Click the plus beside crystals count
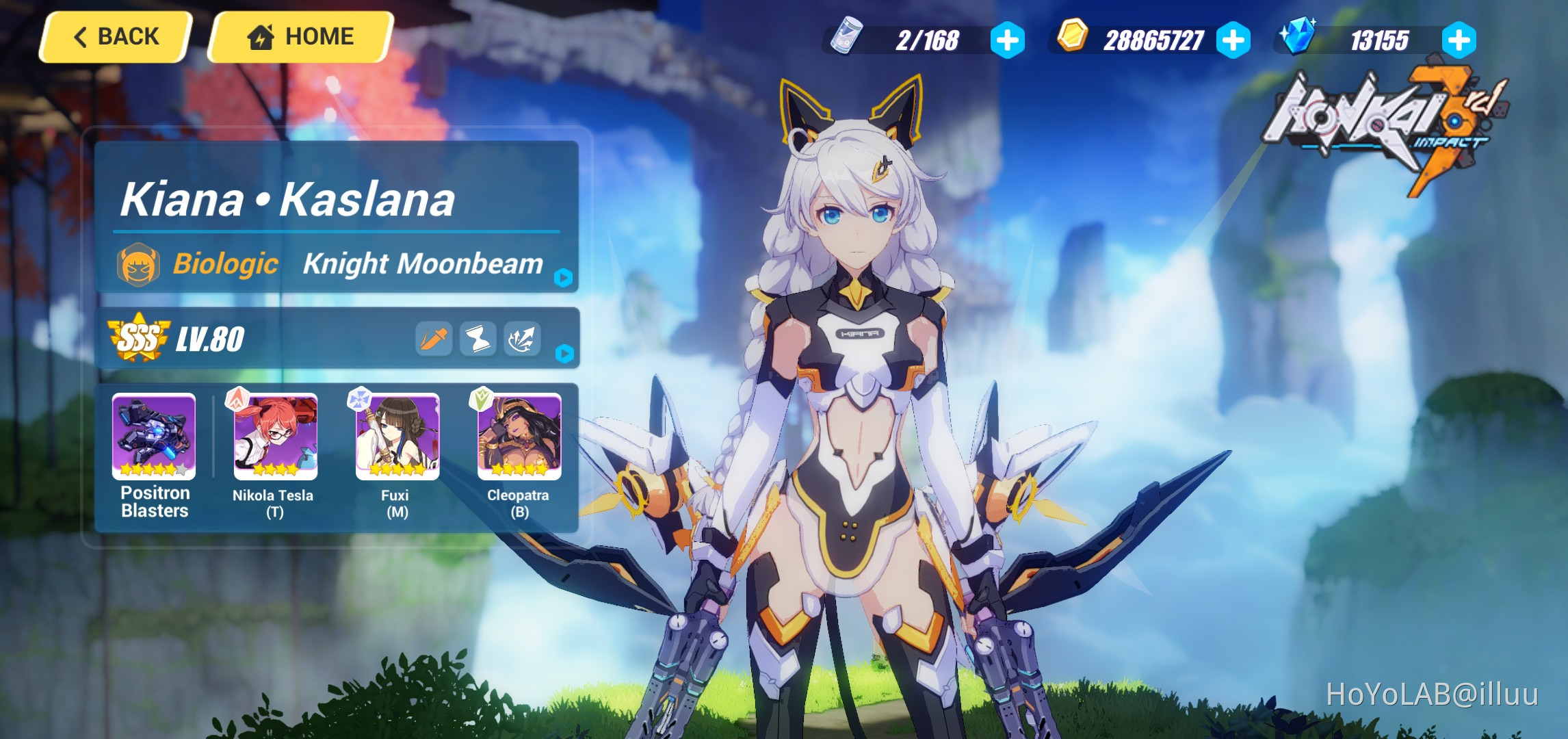Image resolution: width=1568 pixels, height=739 pixels. click(x=1458, y=40)
